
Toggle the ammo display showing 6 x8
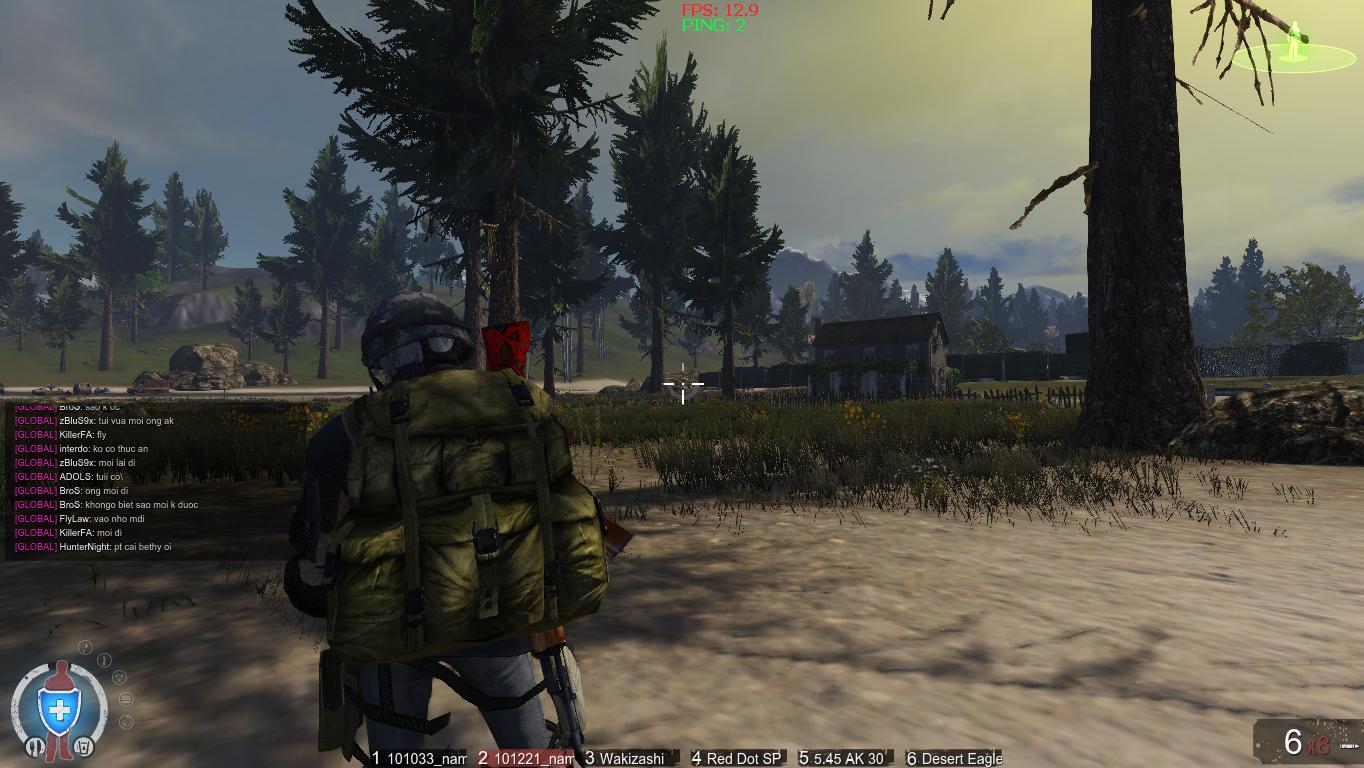[1305, 742]
